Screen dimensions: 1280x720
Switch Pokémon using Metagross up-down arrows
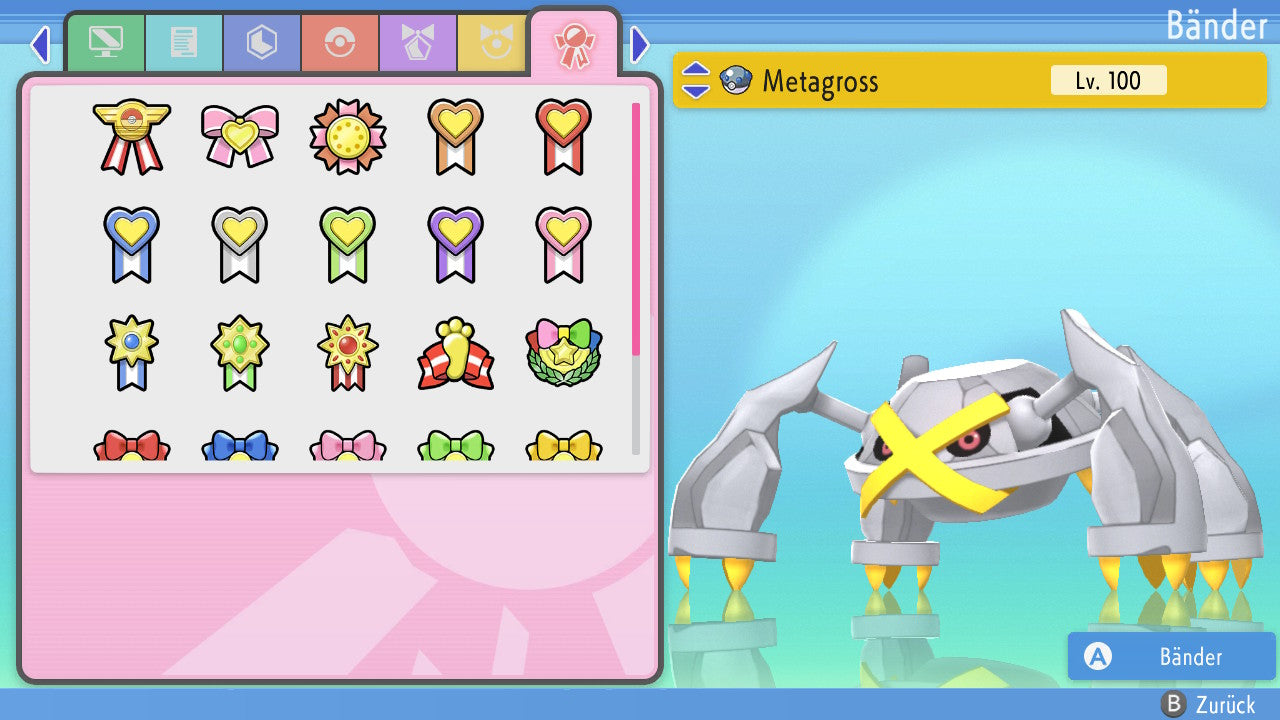click(x=696, y=81)
